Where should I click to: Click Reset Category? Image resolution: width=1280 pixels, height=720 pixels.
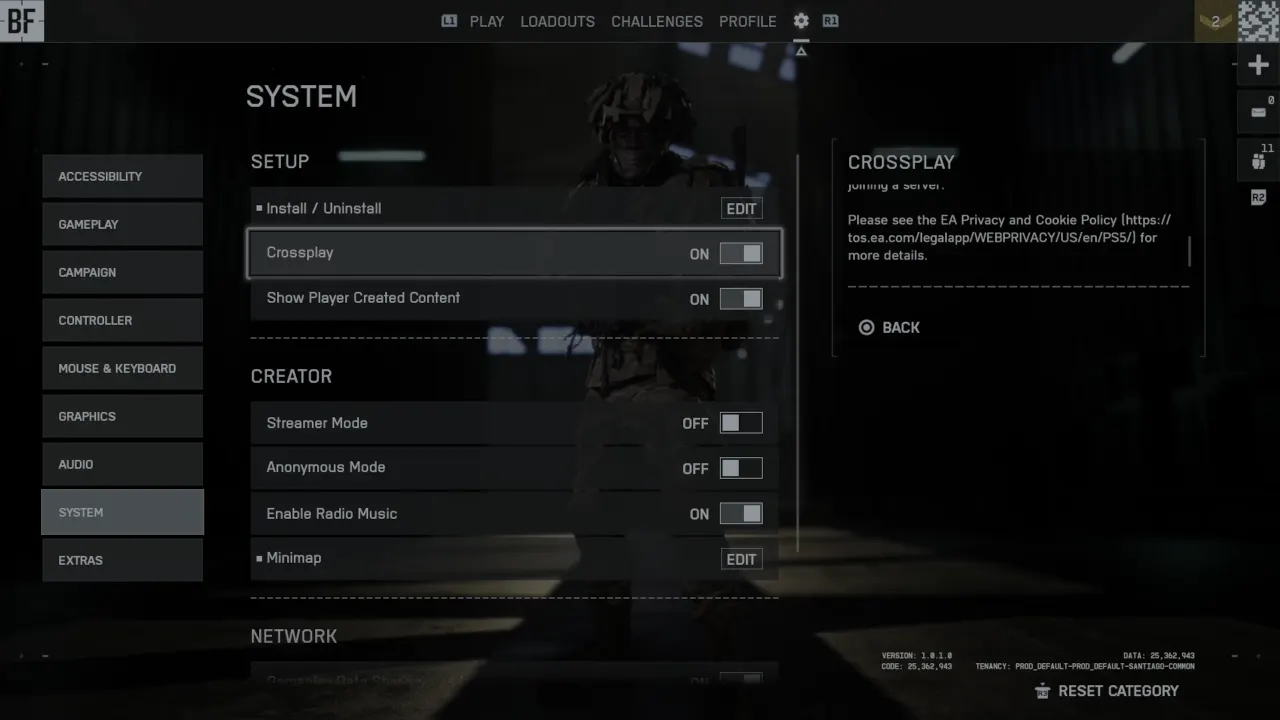pos(1107,691)
